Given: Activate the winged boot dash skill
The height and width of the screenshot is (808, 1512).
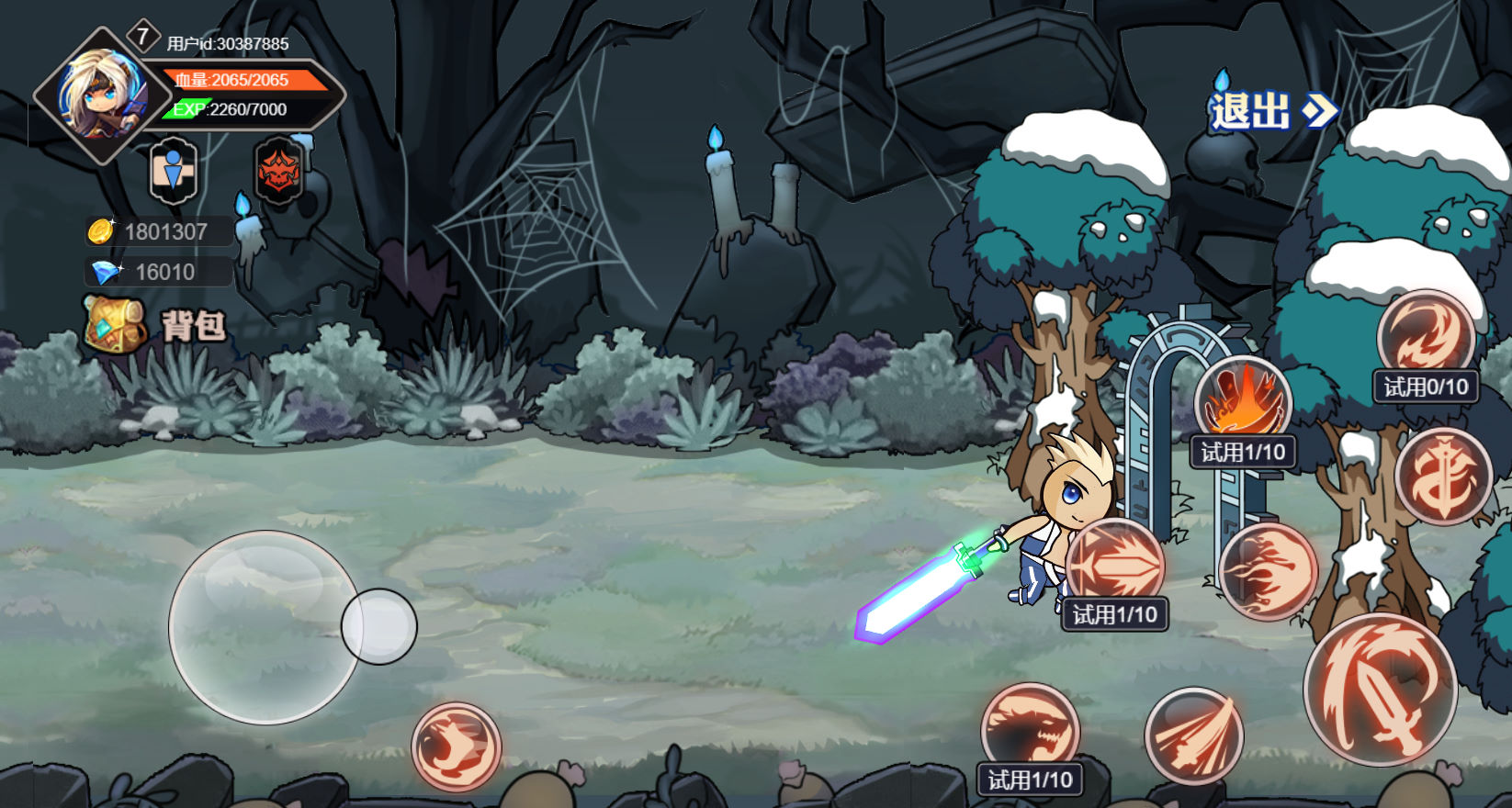Looking at the screenshot, I should point(456,746).
